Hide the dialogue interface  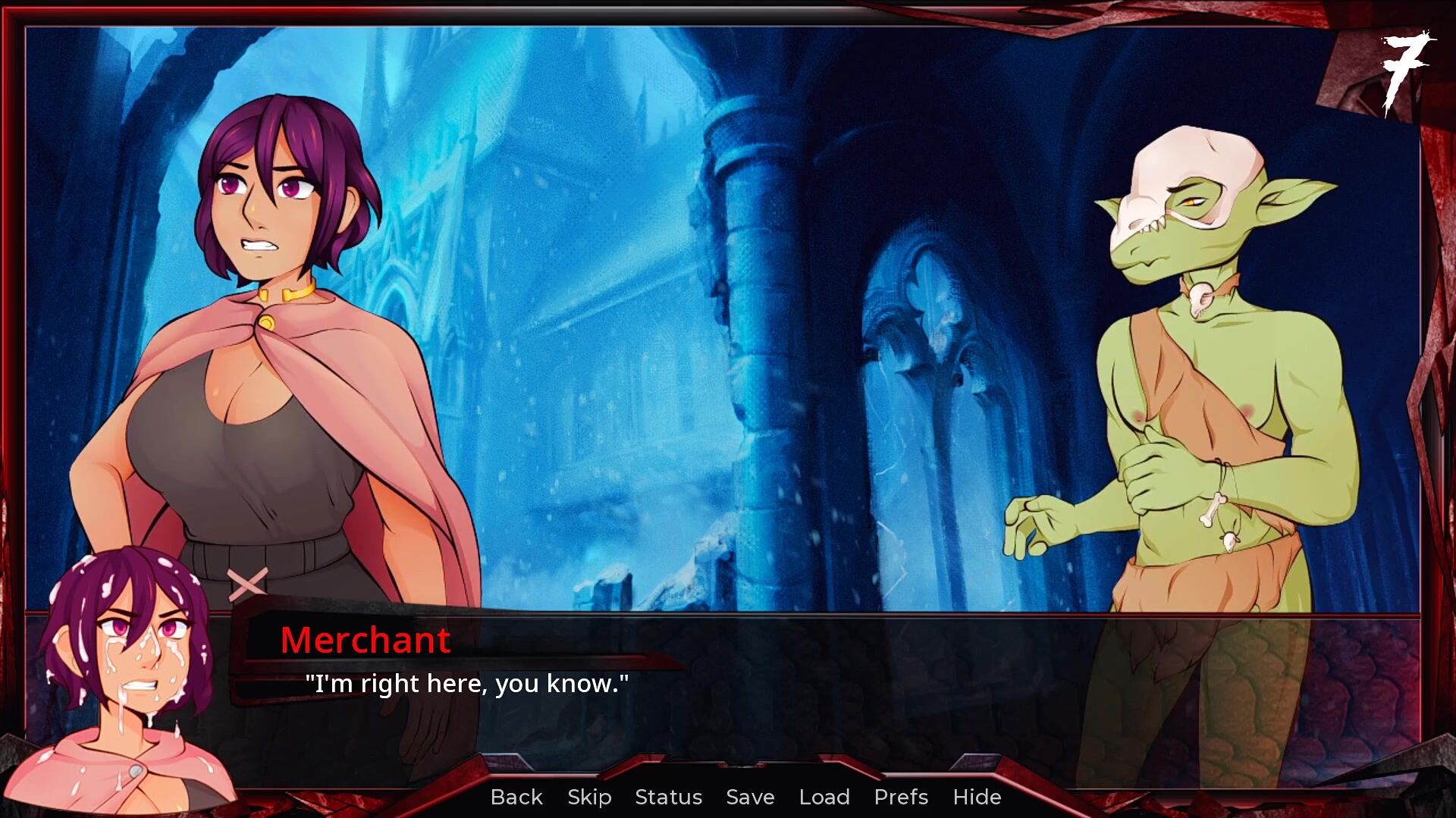click(x=977, y=797)
